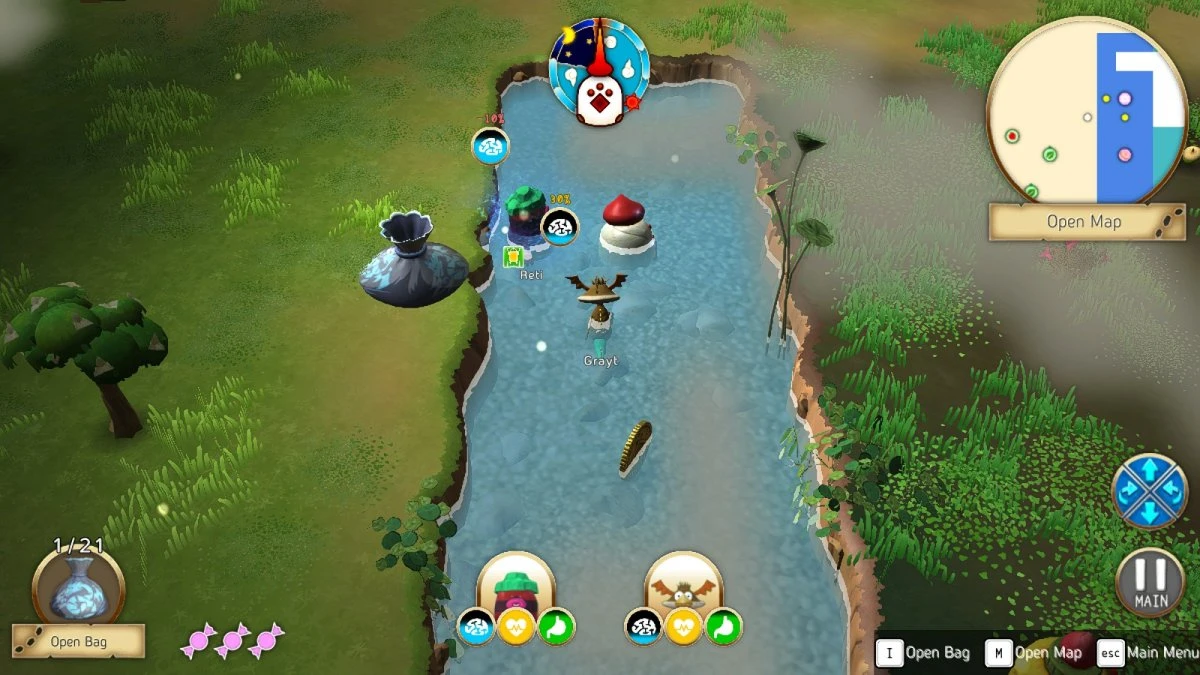Click the Open Map button
Image resolution: width=1200 pixels, height=675 pixels.
tap(1084, 222)
